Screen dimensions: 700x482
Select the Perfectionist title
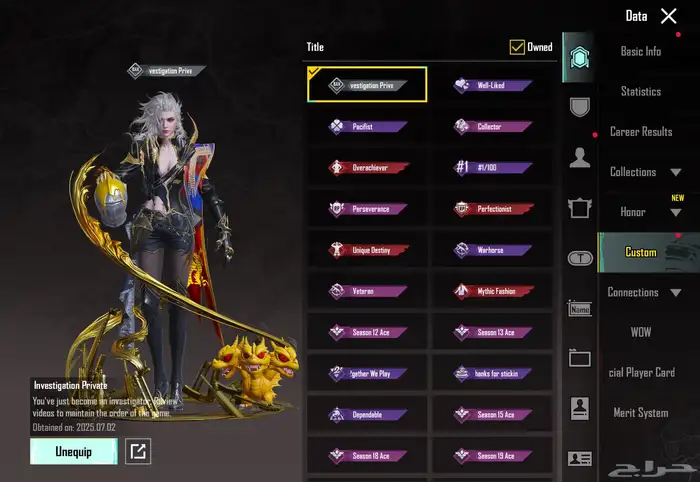pos(490,209)
